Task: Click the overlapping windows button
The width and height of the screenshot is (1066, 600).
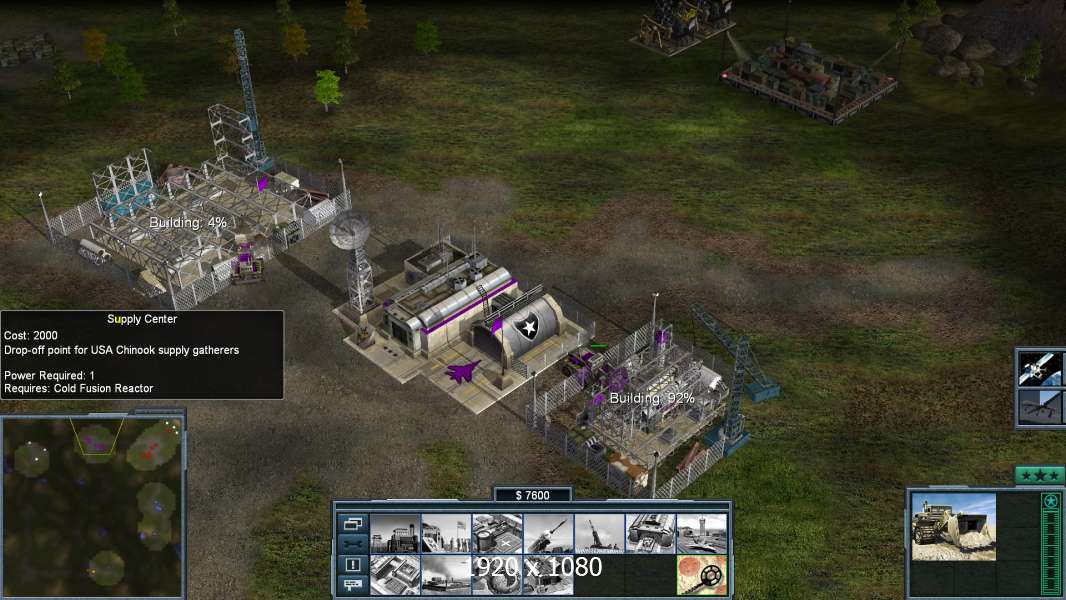Action: pyautogui.click(x=352, y=523)
